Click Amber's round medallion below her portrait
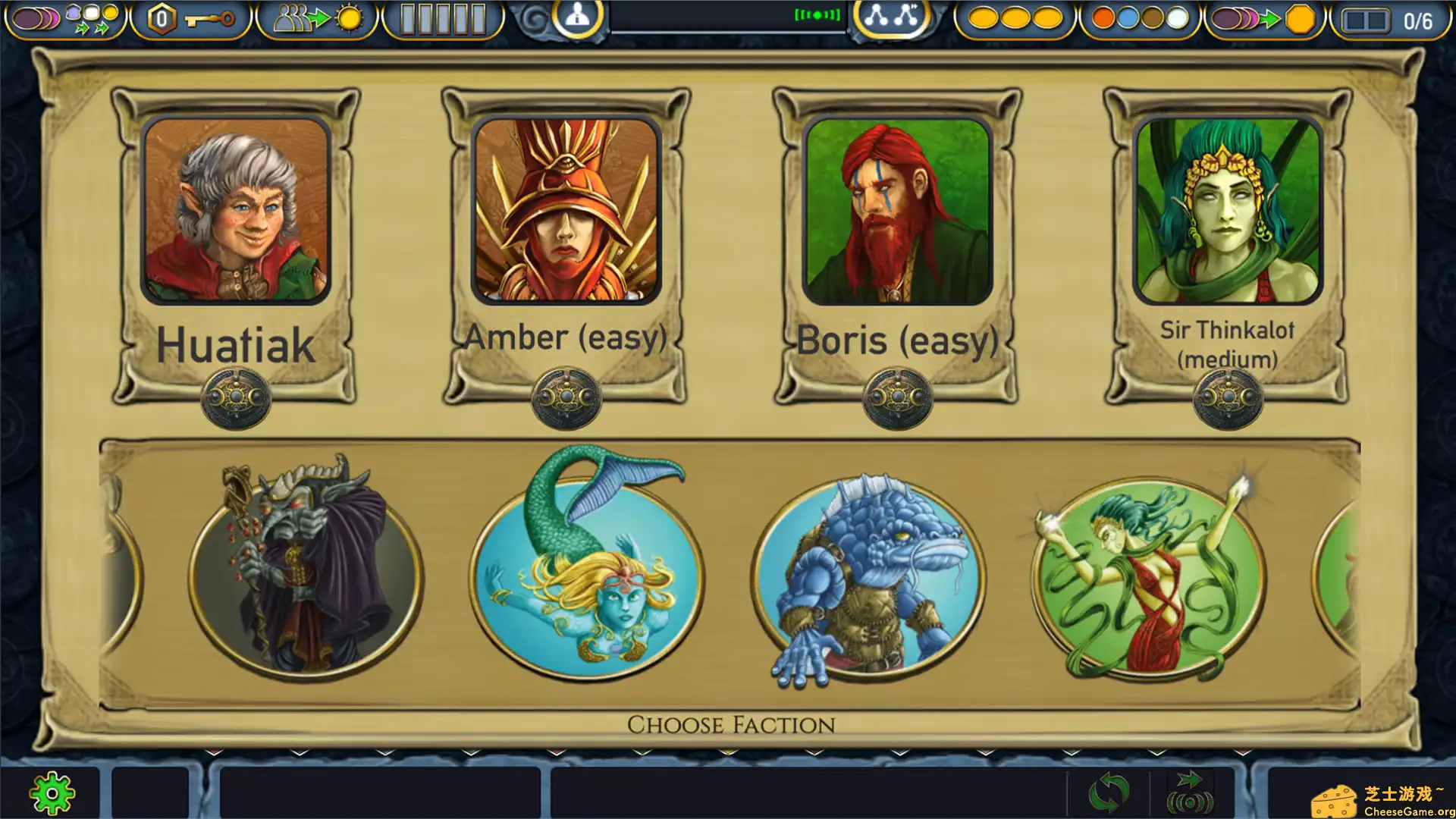Image resolution: width=1456 pixels, height=819 pixels. pyautogui.click(x=566, y=395)
